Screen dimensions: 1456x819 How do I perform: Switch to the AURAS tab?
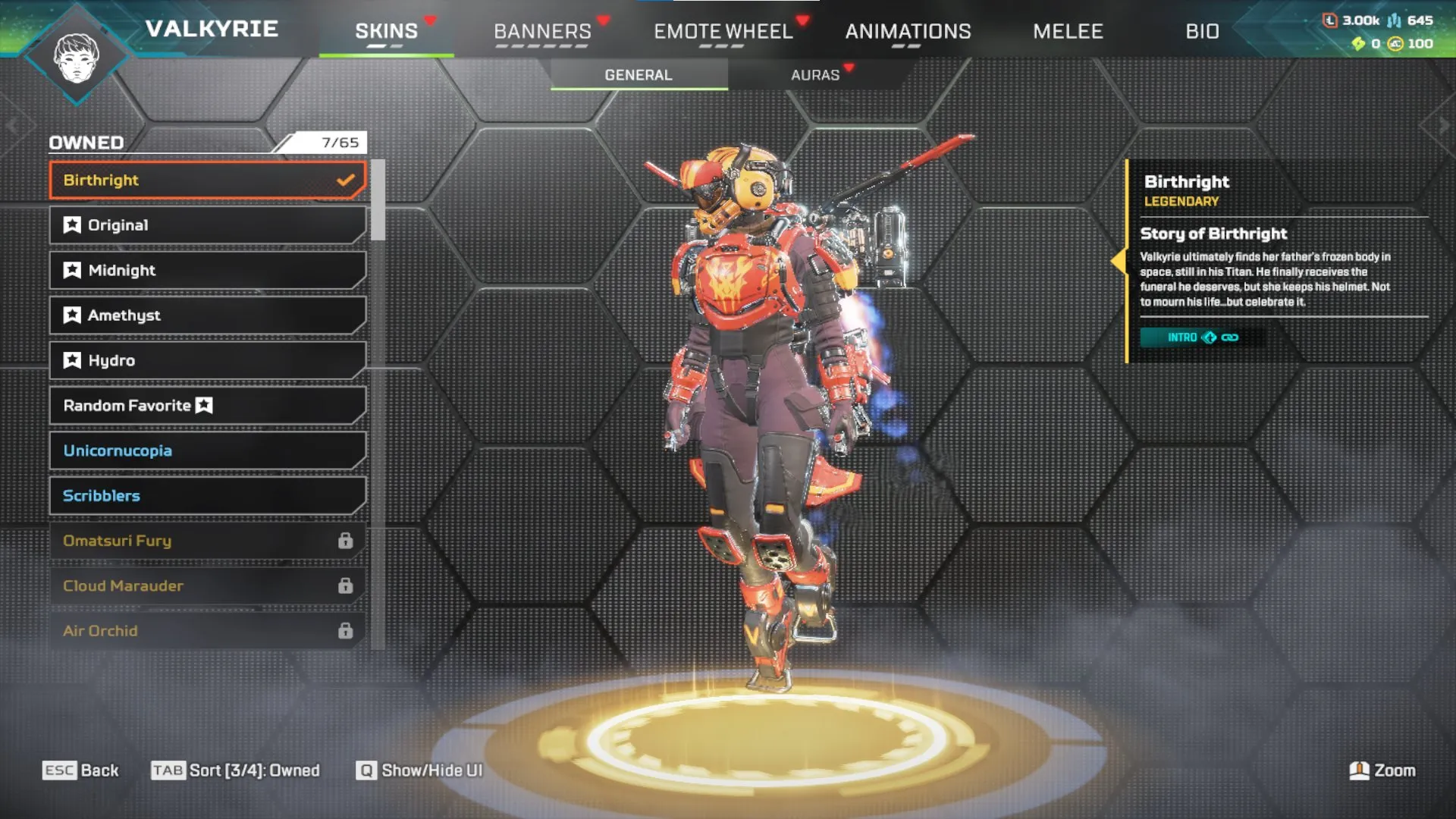[x=815, y=74]
